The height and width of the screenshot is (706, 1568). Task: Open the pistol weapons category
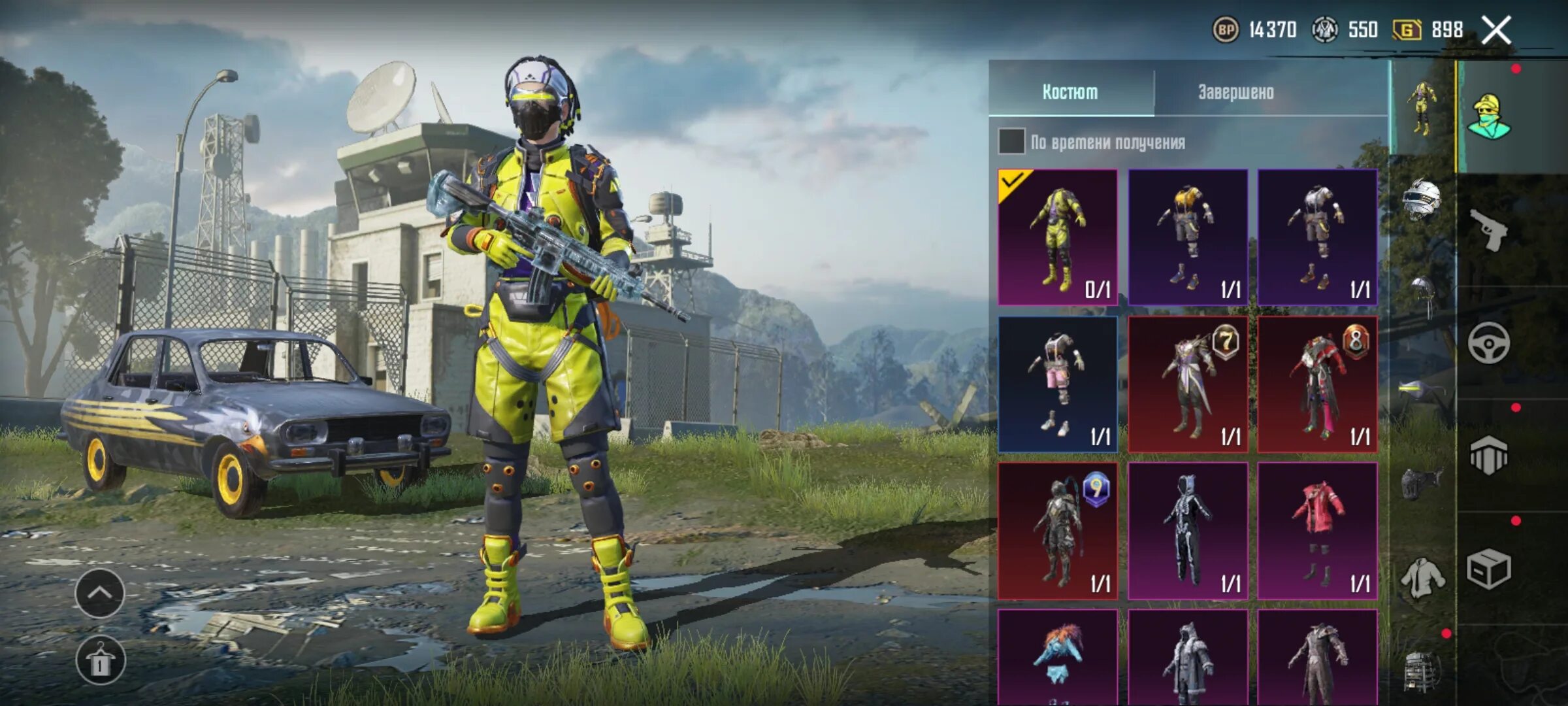click(1488, 230)
